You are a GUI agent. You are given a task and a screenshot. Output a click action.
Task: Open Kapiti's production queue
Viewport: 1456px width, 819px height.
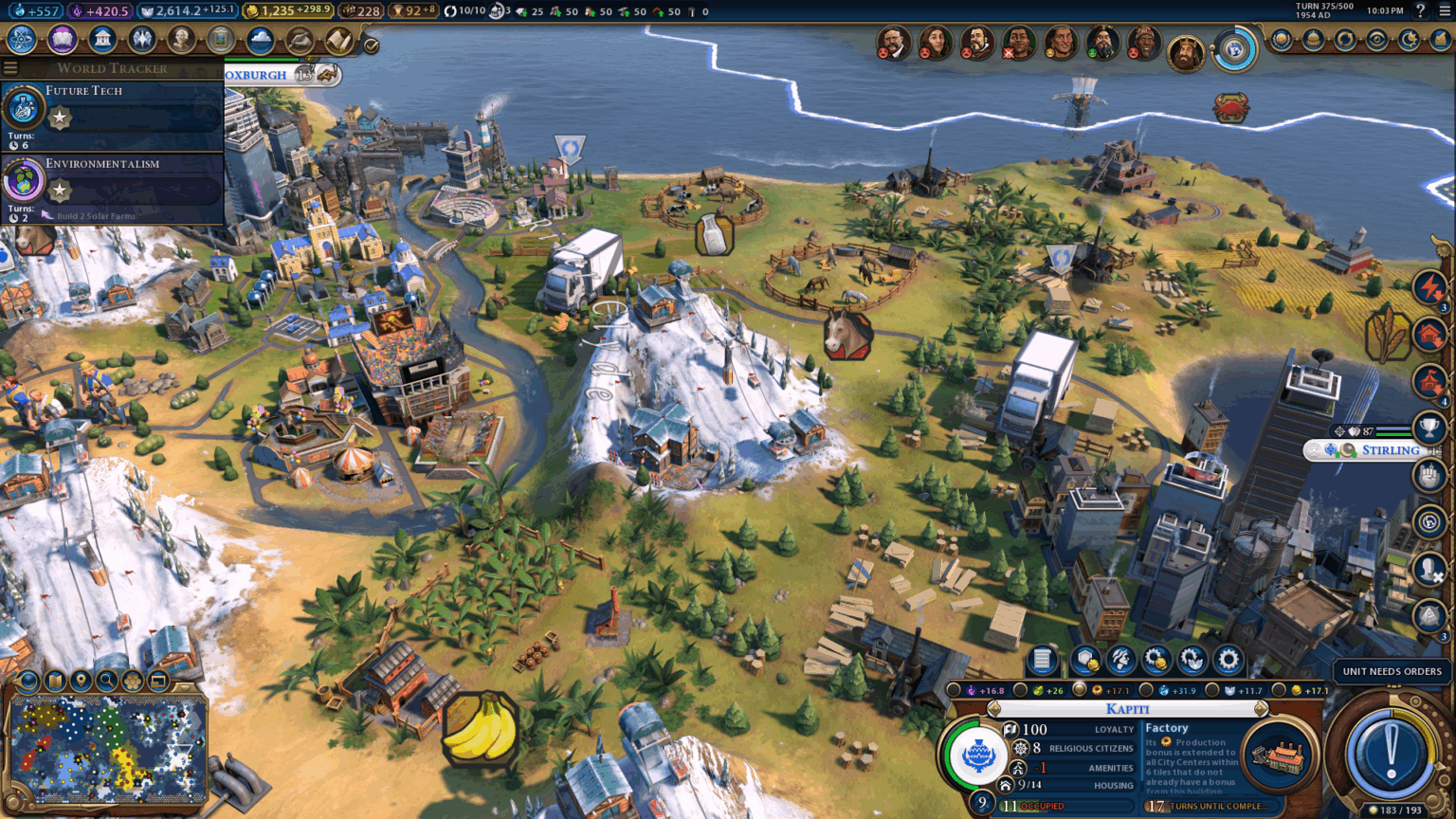click(x=1042, y=661)
